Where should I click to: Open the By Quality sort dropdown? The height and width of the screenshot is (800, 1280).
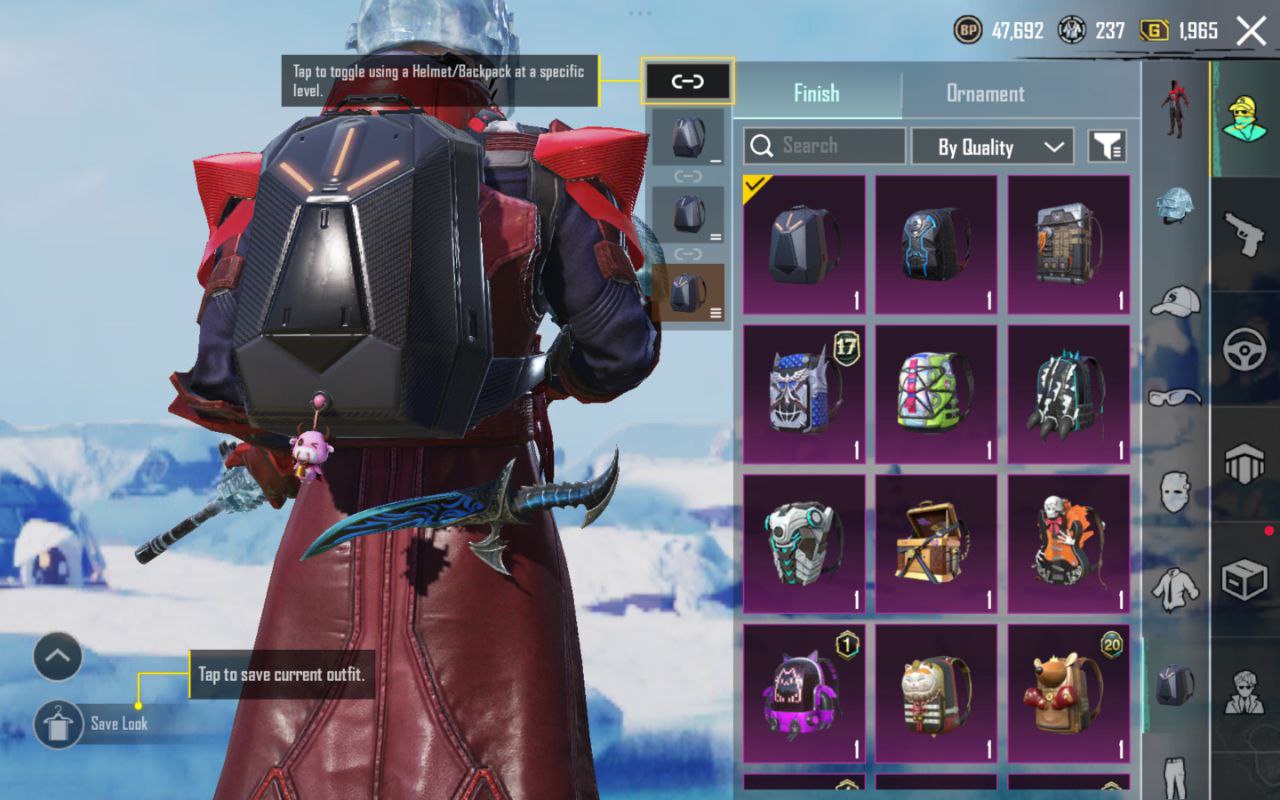point(992,147)
